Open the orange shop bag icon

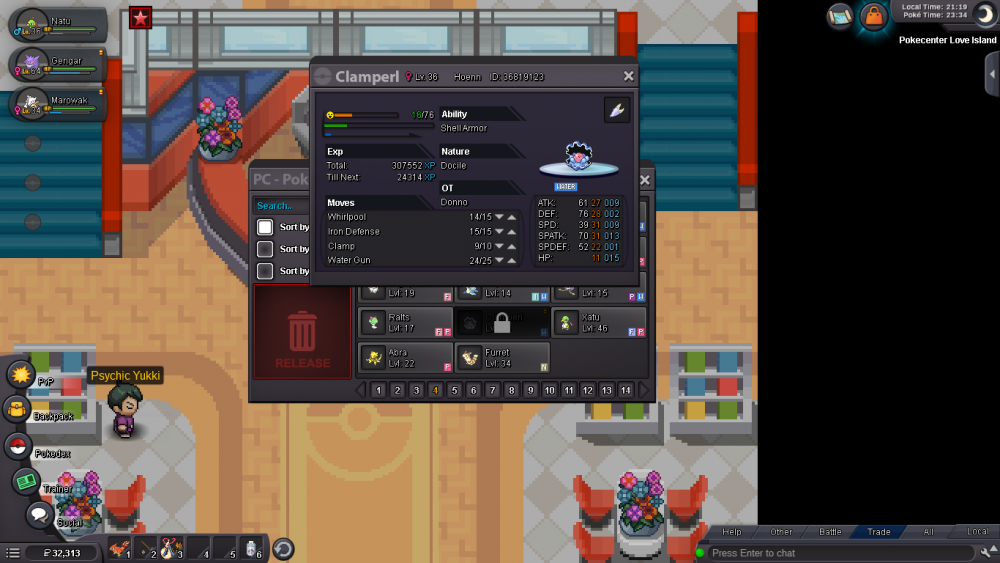[873, 16]
